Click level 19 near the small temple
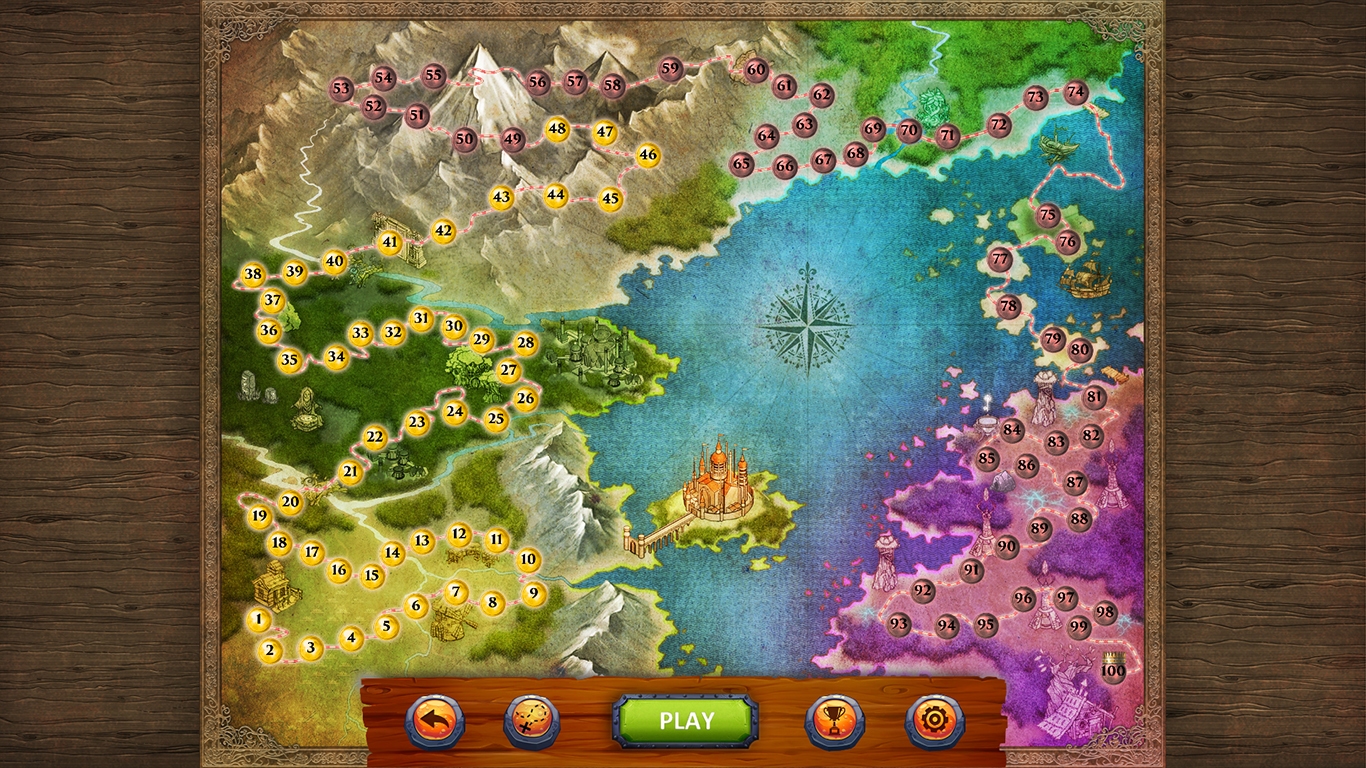Viewport: 1366px width, 768px height. 259,518
